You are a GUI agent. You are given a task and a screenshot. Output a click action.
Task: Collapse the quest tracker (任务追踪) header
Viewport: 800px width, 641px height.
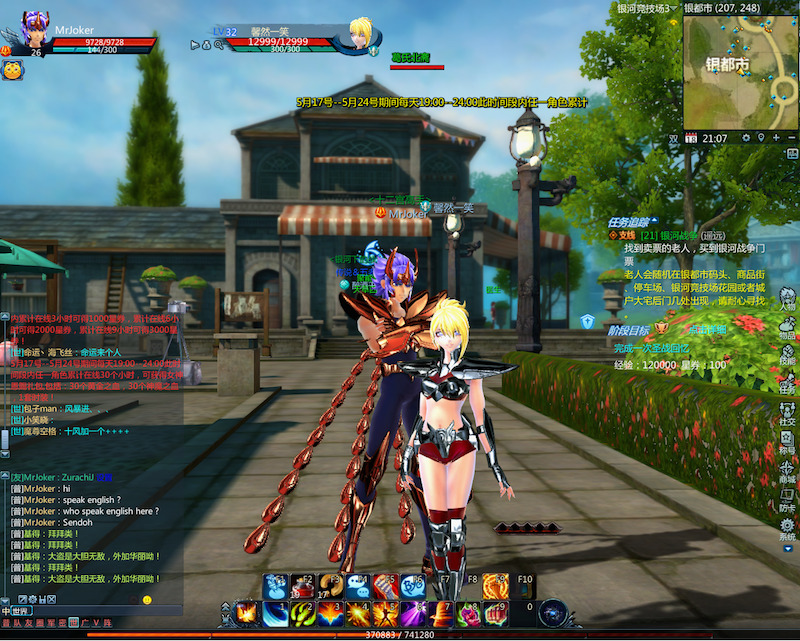pos(630,221)
